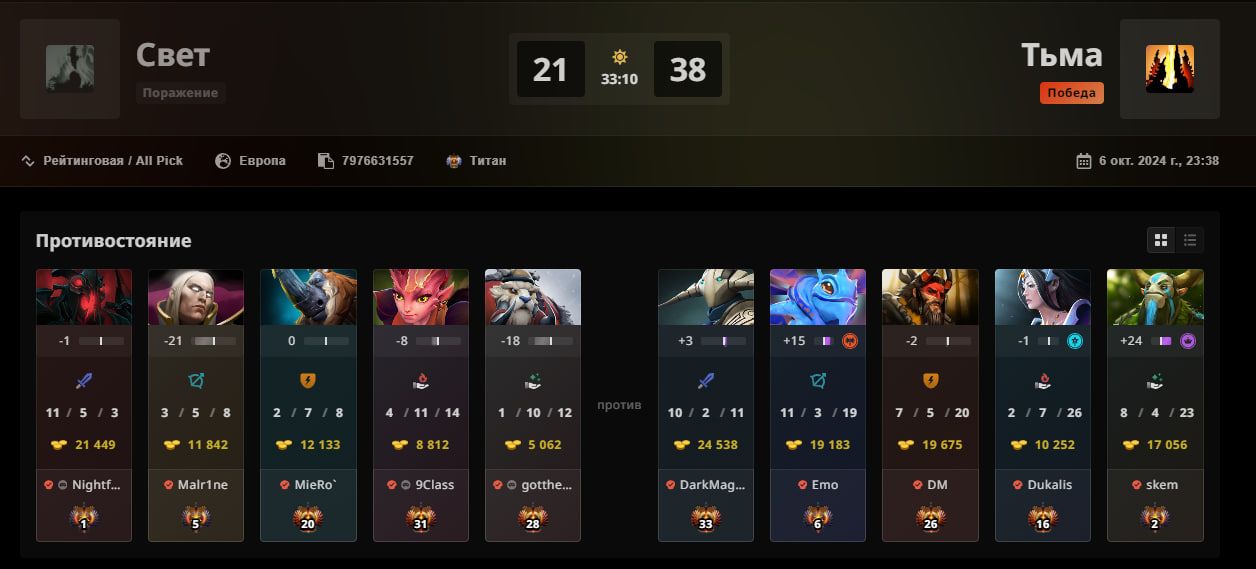Screen dimensions: 1256x569
Task: Select the Invoker hero portrait
Action: point(196,297)
